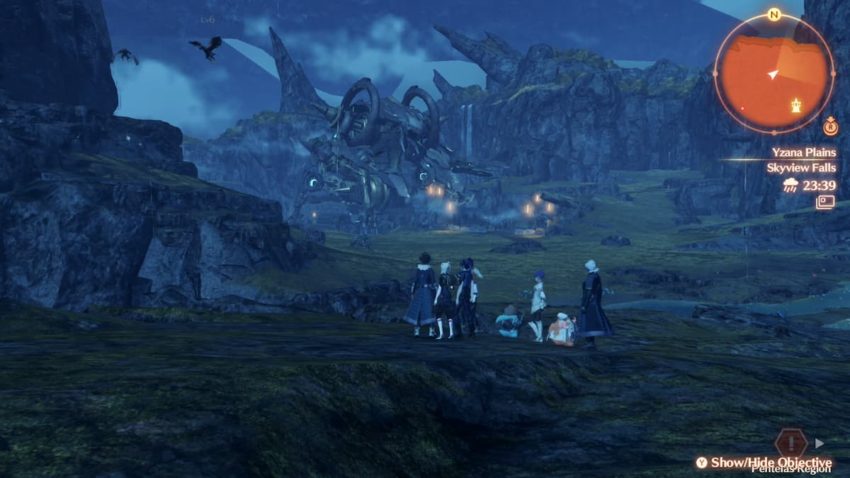Click the red hexagon objective icon
850x478 pixels.
[789, 443]
